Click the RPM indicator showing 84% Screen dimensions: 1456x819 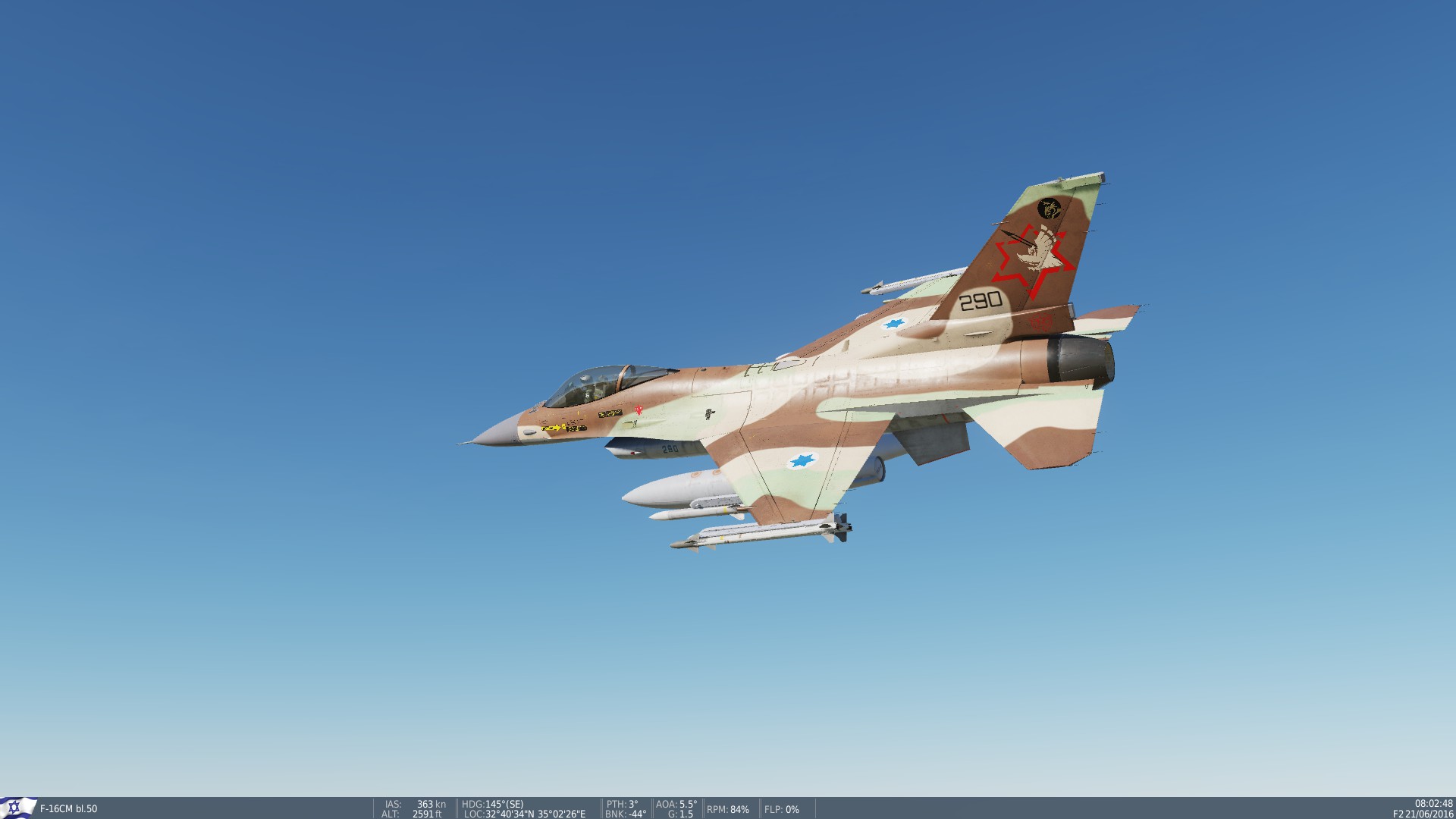click(728, 808)
